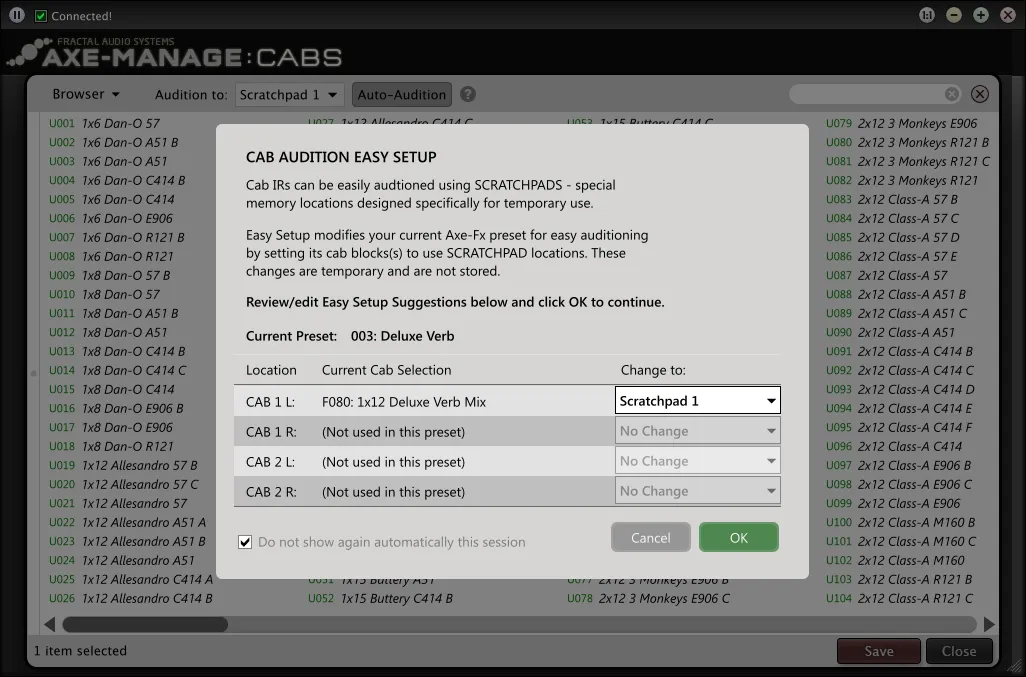Toggle the Connected checkbox
1026x677 pixels.
coord(41,16)
